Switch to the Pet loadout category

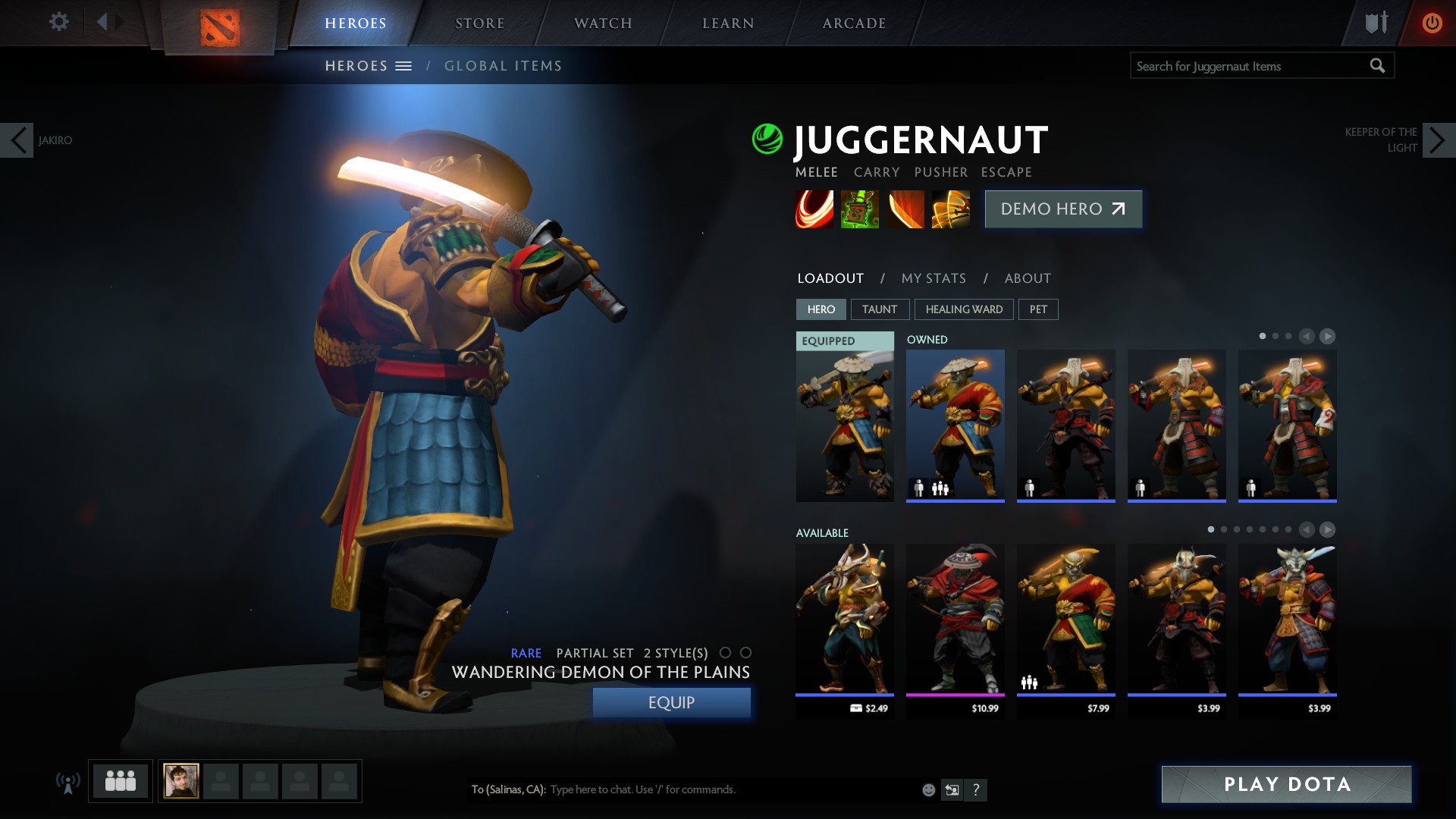tap(1038, 309)
